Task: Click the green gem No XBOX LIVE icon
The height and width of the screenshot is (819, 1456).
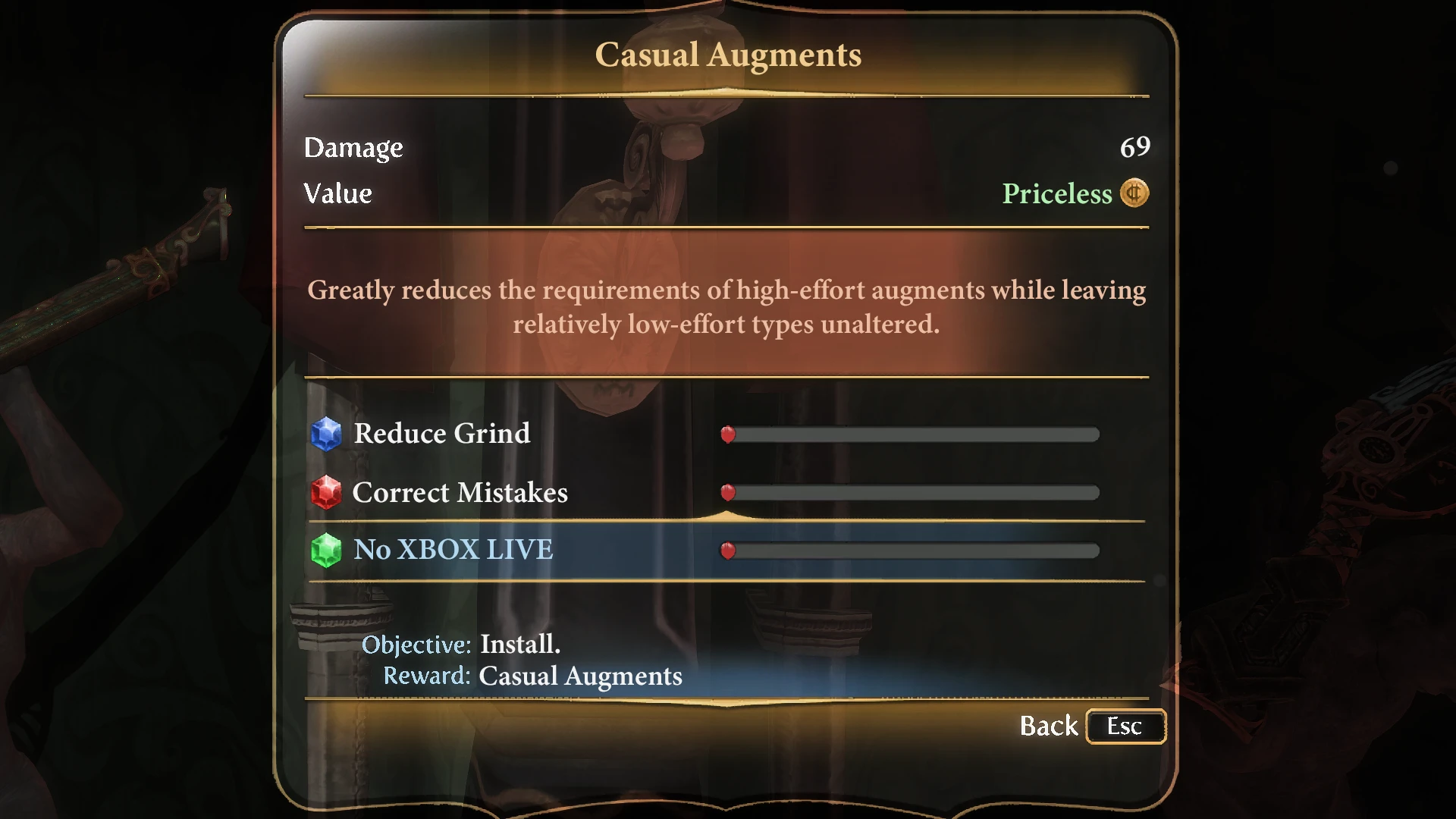Action: [326, 550]
